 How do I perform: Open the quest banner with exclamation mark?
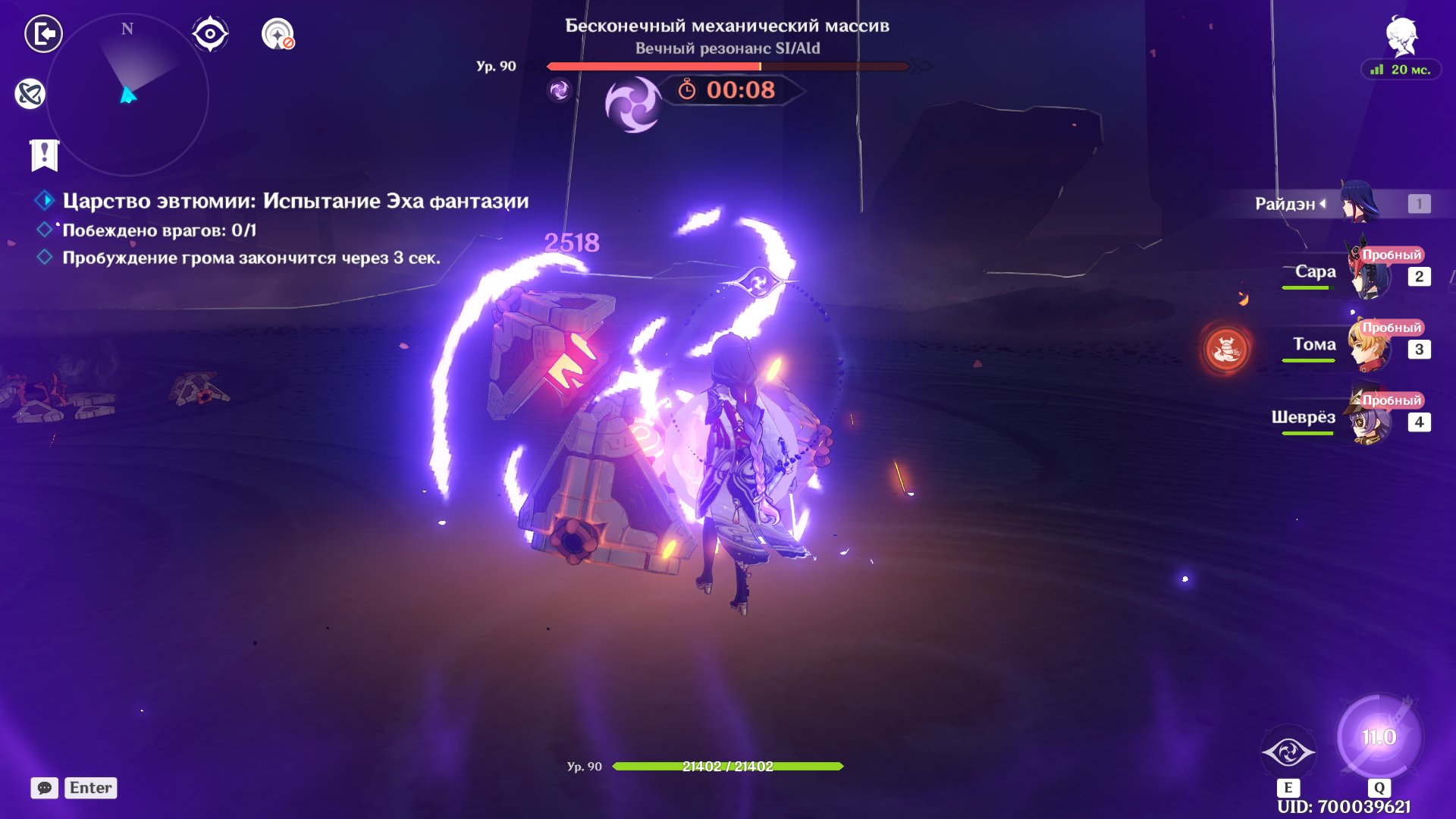click(44, 155)
